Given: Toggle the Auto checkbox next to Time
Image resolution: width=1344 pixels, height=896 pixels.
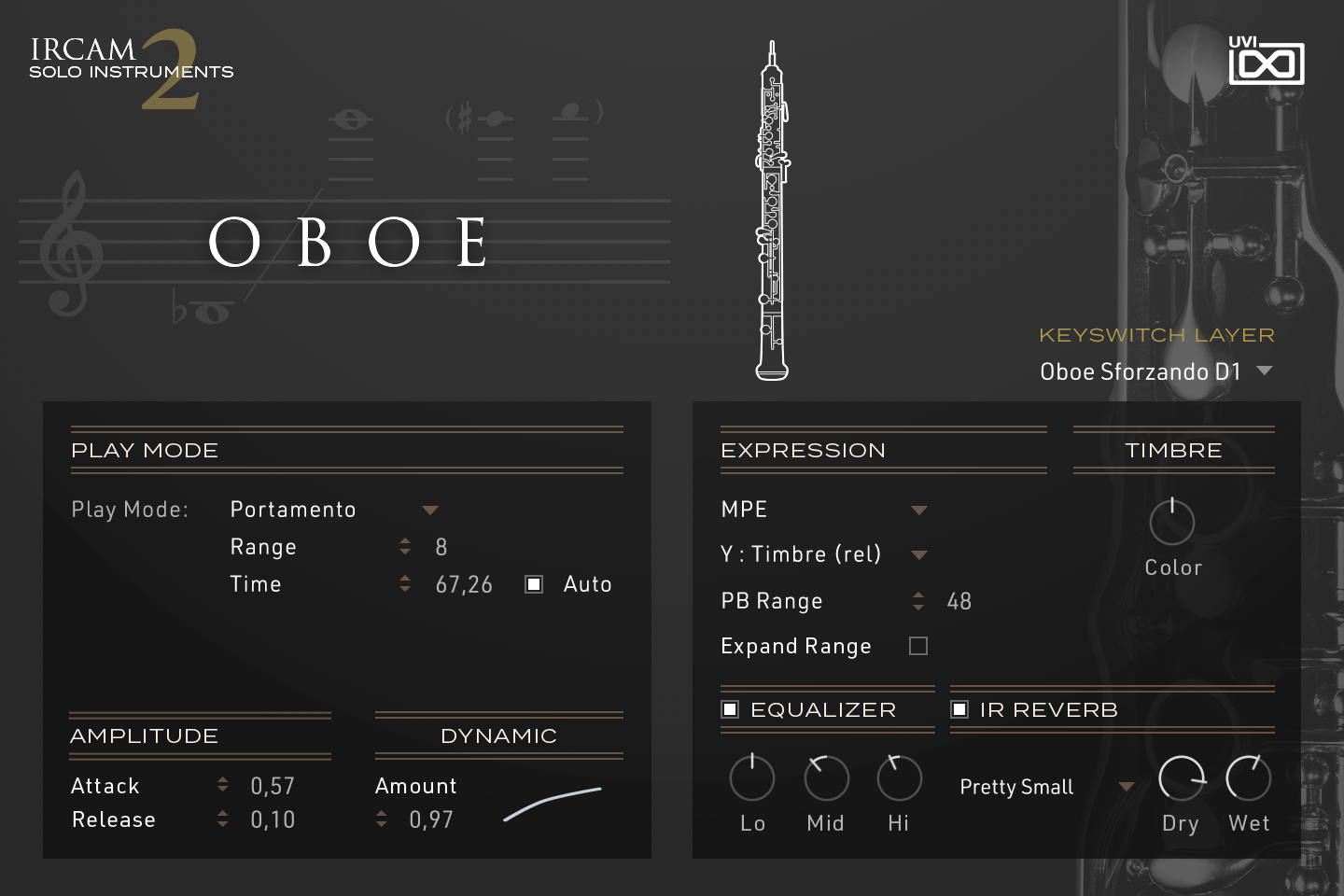Looking at the screenshot, I should coord(533,583).
